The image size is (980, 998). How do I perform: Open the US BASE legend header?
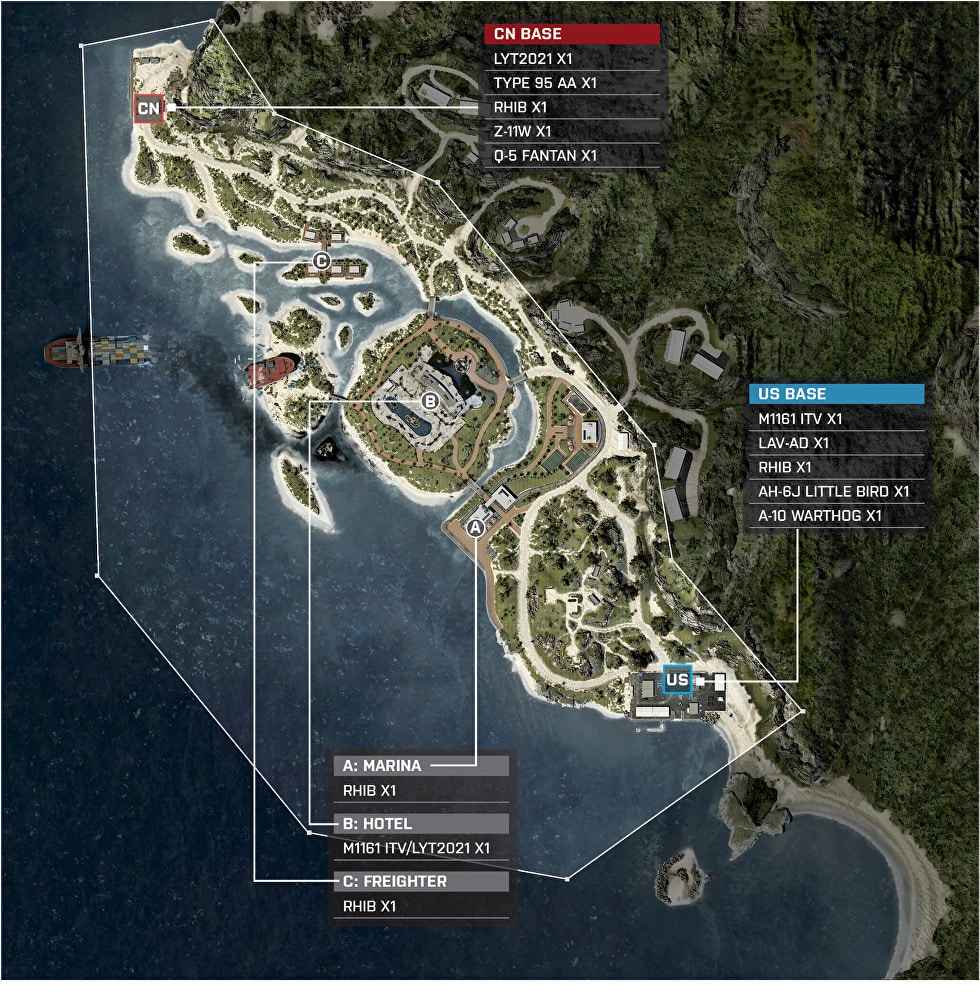836,394
